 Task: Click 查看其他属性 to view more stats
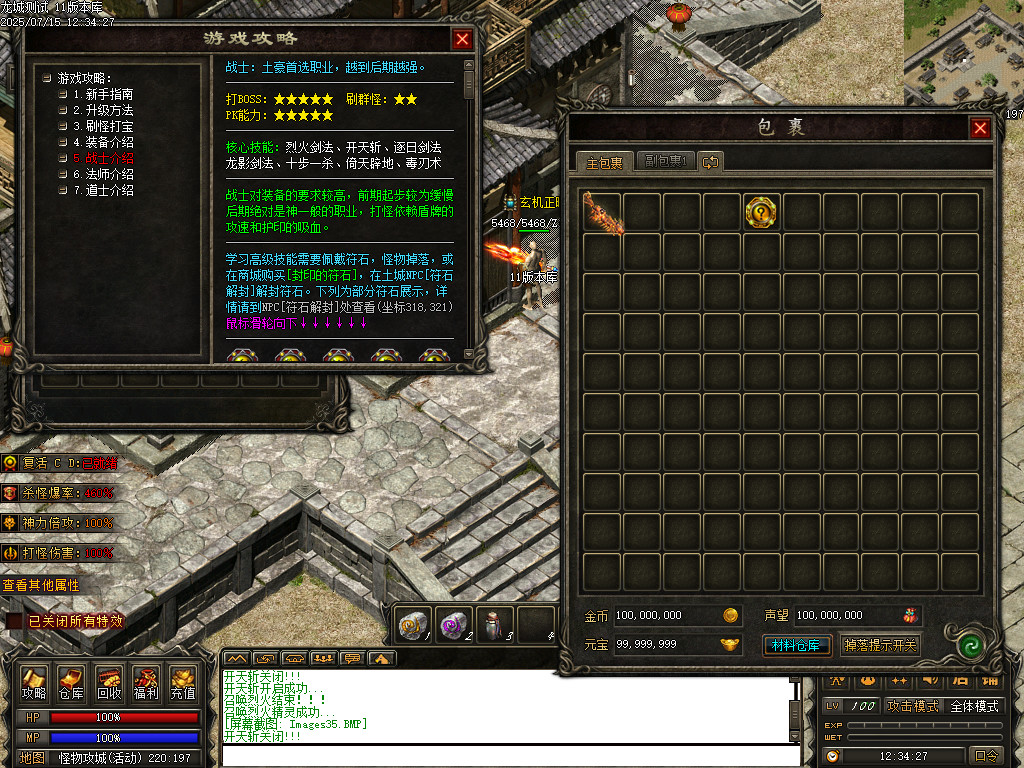click(41, 585)
